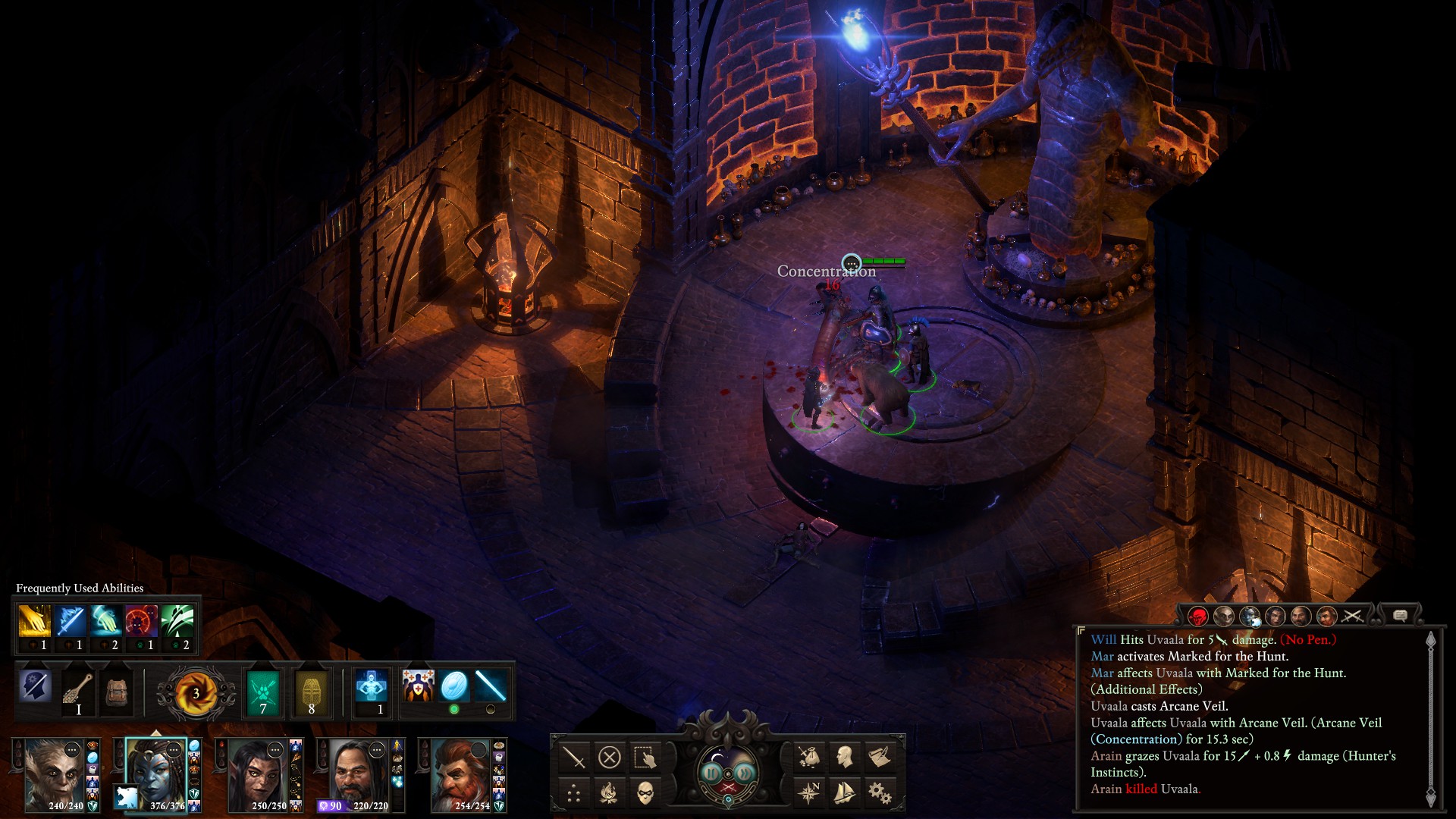Open the journal scroll and quill
The height and width of the screenshot is (819, 1456).
[x=880, y=756]
